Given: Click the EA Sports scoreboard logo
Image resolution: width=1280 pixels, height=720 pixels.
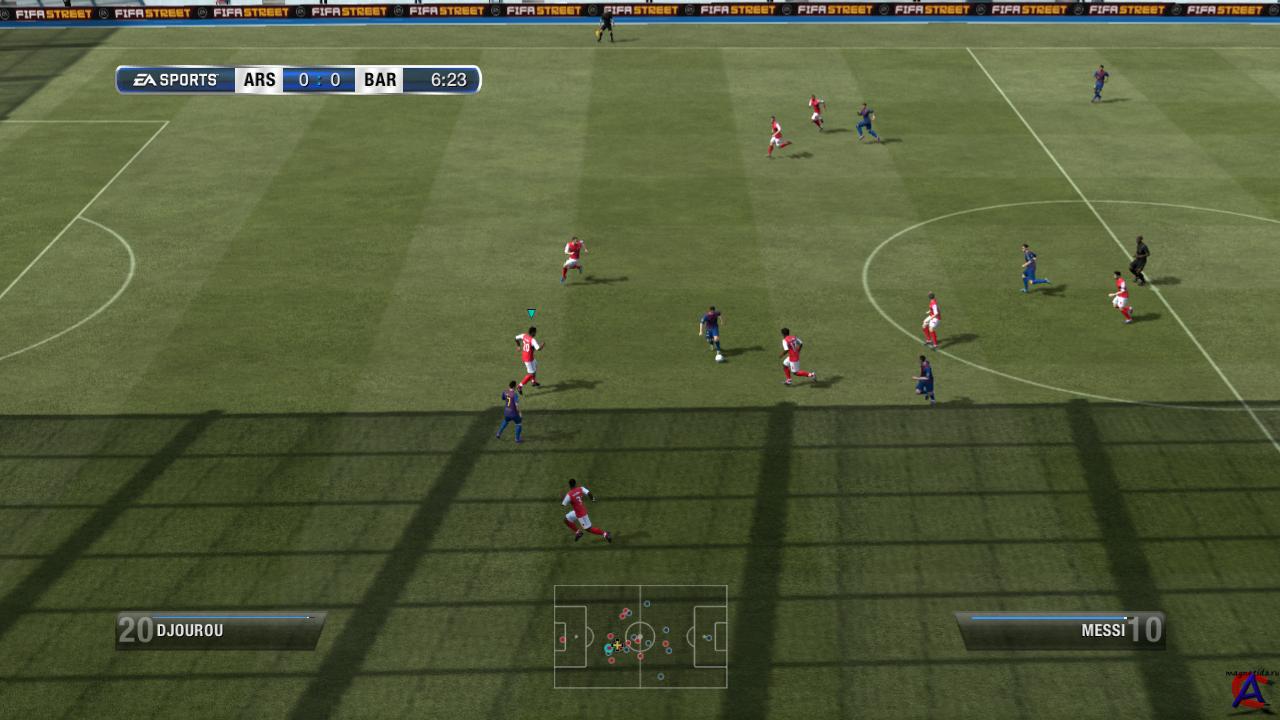Looking at the screenshot, I should pyautogui.click(x=177, y=80).
